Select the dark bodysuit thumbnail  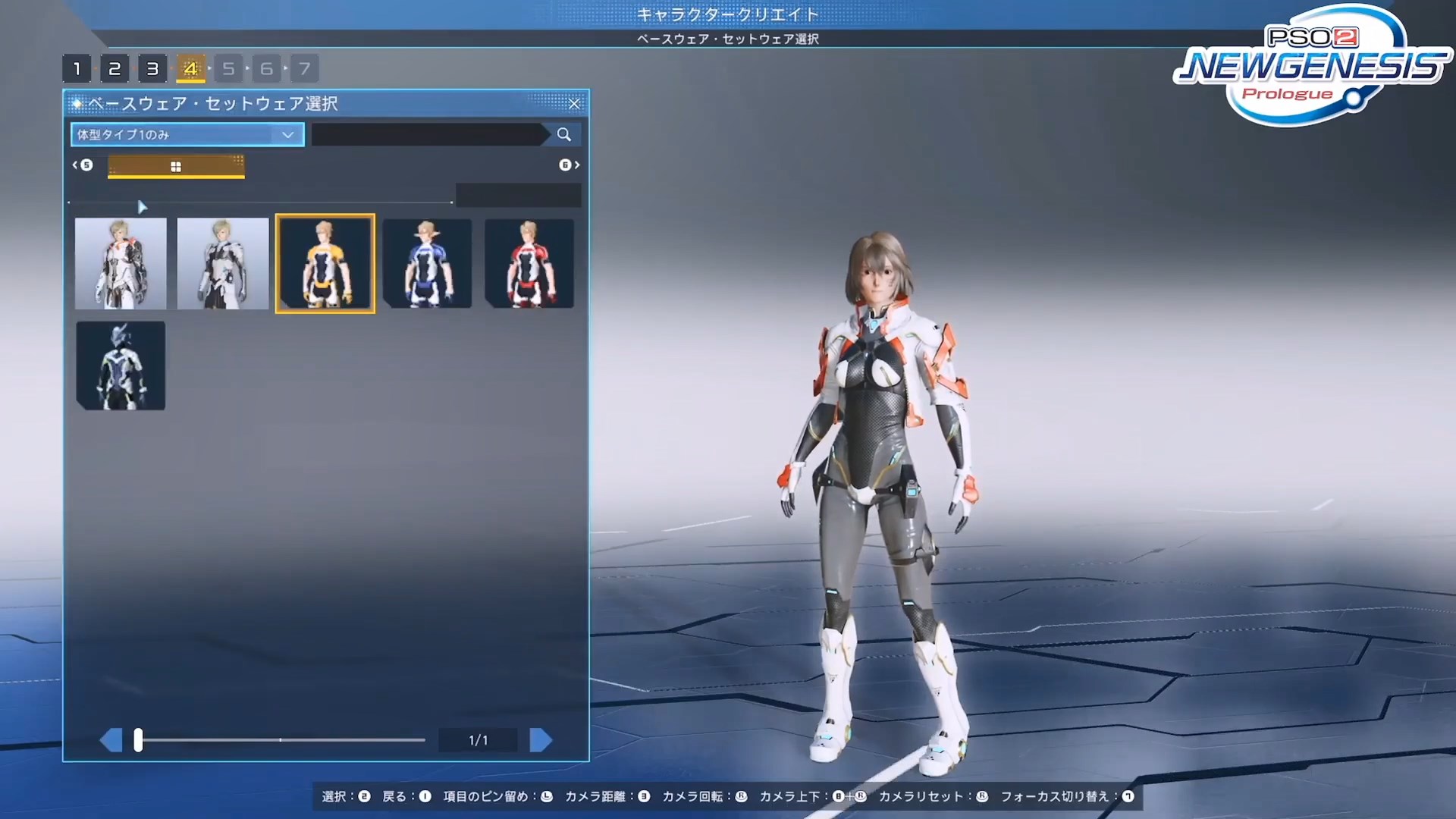[120, 366]
